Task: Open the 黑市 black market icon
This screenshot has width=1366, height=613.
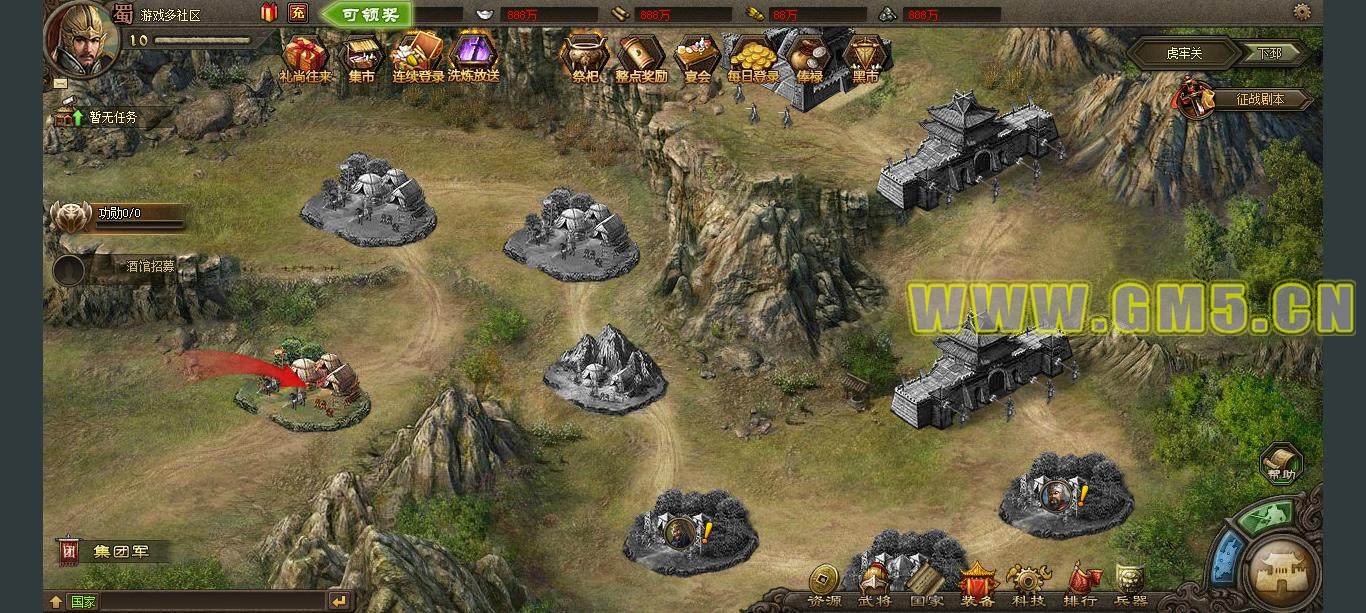Action: 865,57
